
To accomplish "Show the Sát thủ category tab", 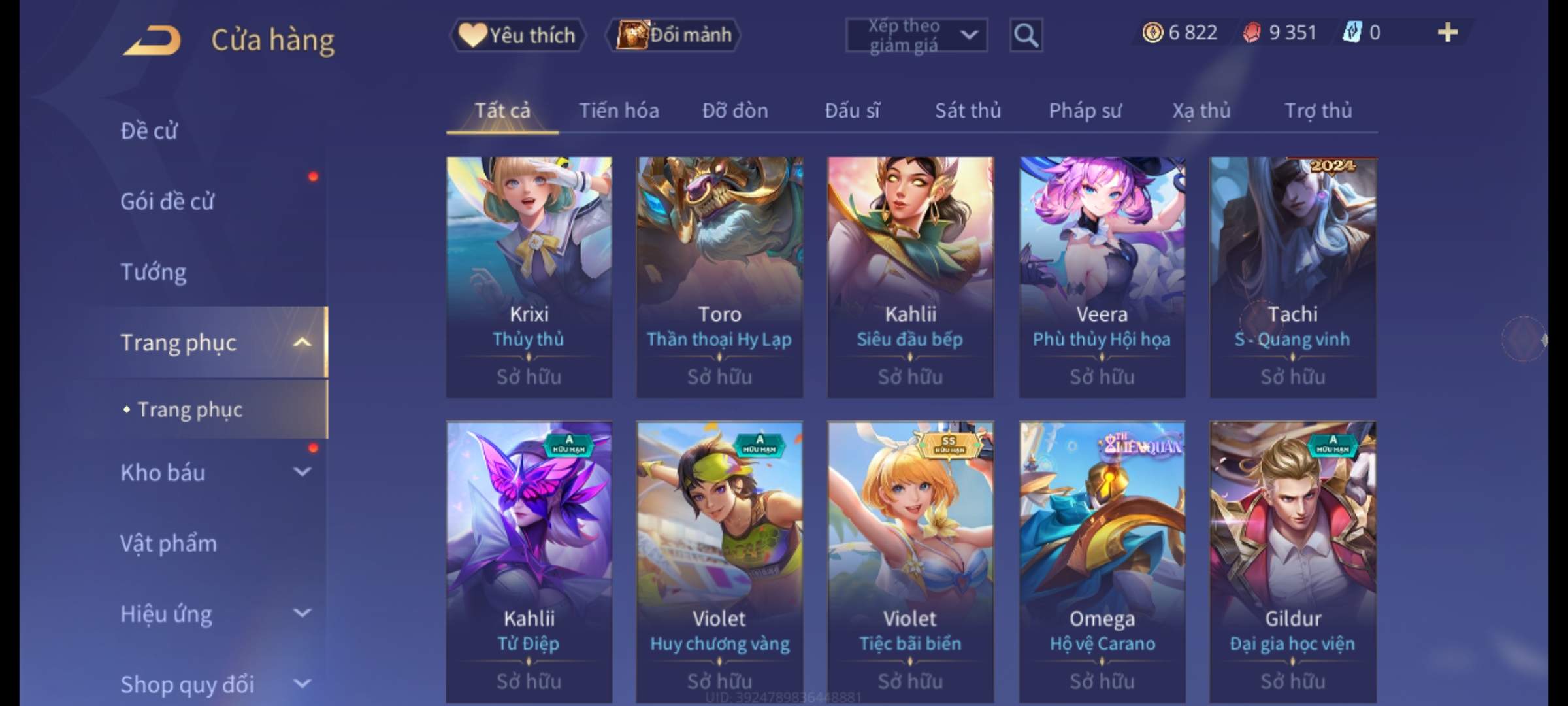I will [x=968, y=110].
